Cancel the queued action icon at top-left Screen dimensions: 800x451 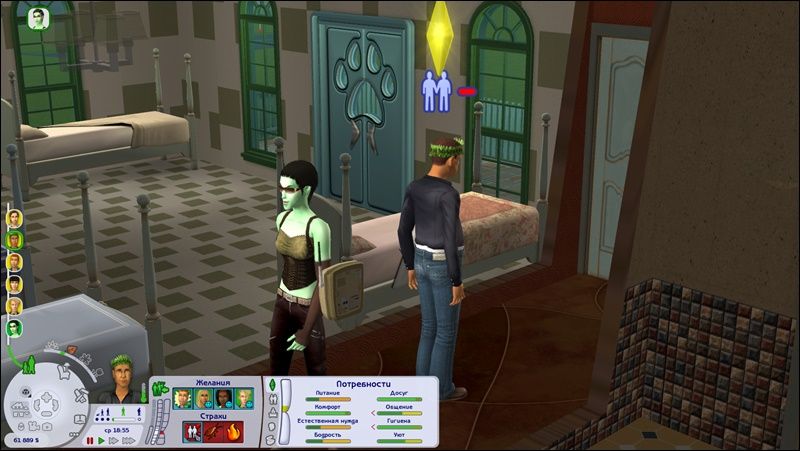pos(39,19)
